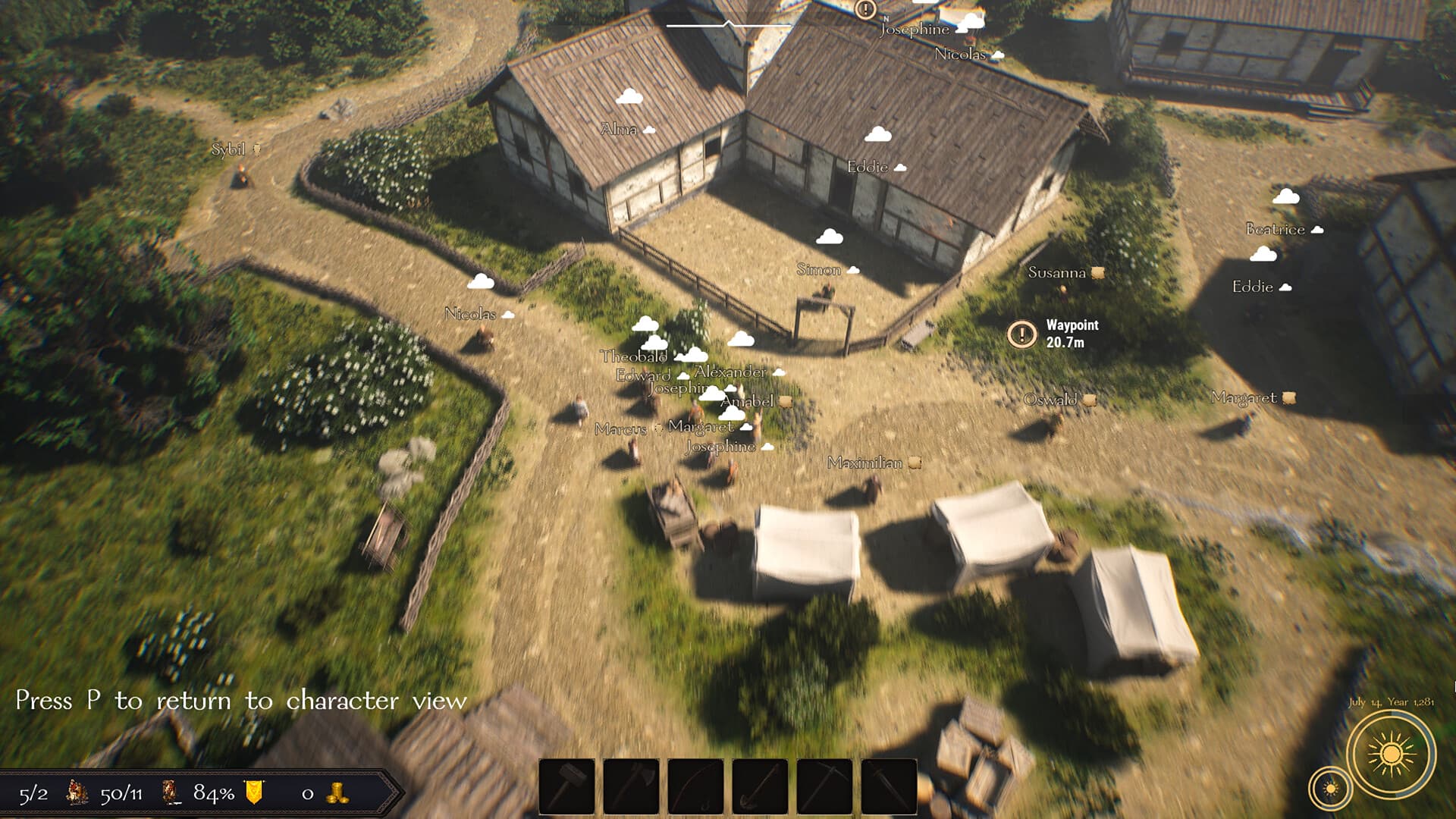Click the gold coins icon in the status bar

(x=336, y=793)
